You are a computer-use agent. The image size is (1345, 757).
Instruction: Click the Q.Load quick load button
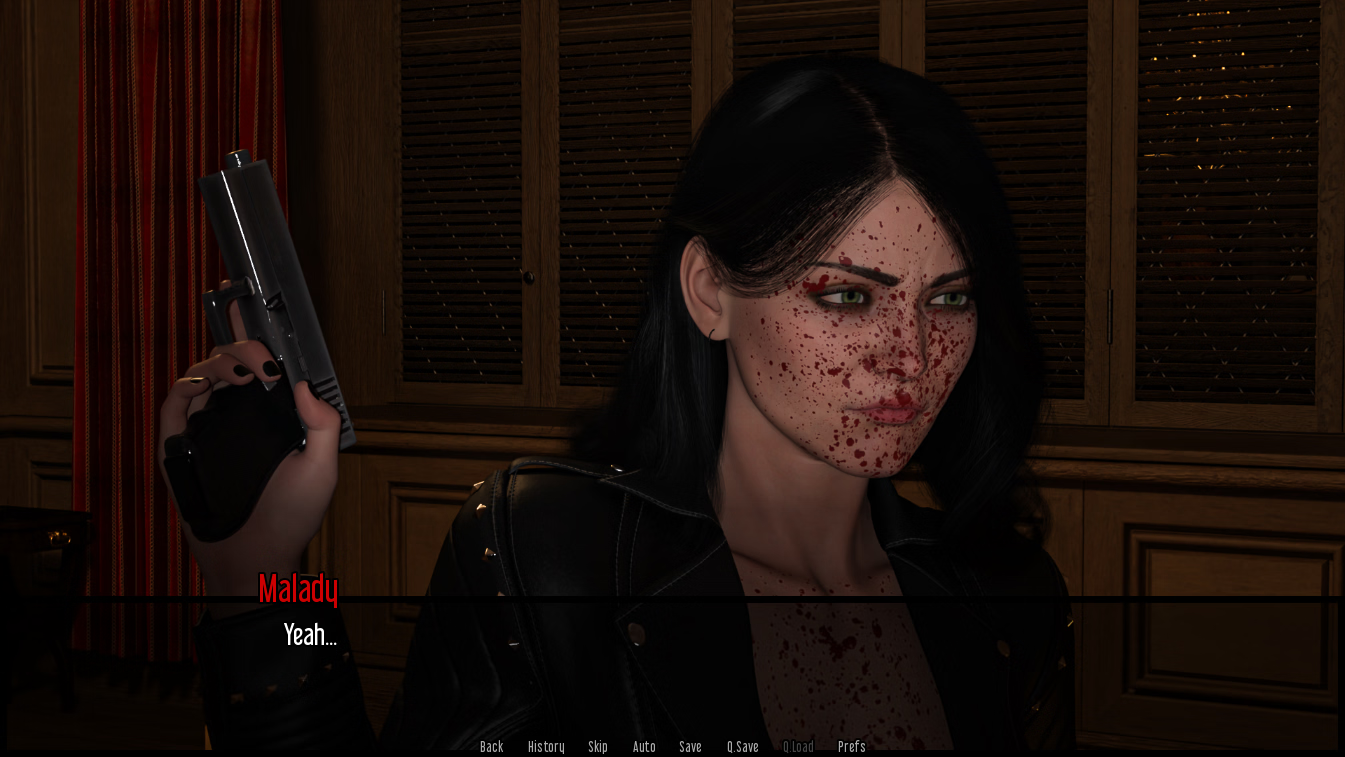click(x=798, y=747)
